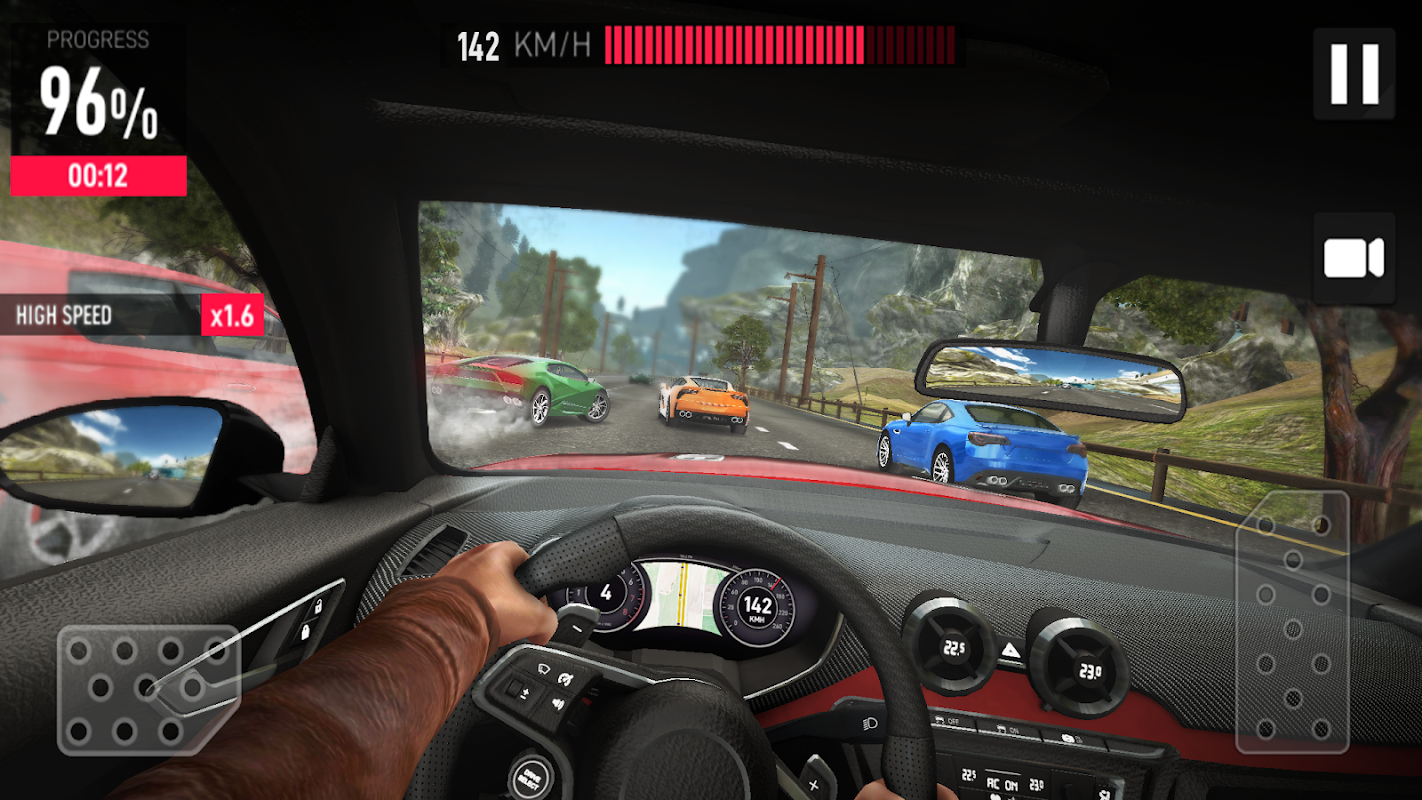Tap the brake pedal

pos(148,688)
